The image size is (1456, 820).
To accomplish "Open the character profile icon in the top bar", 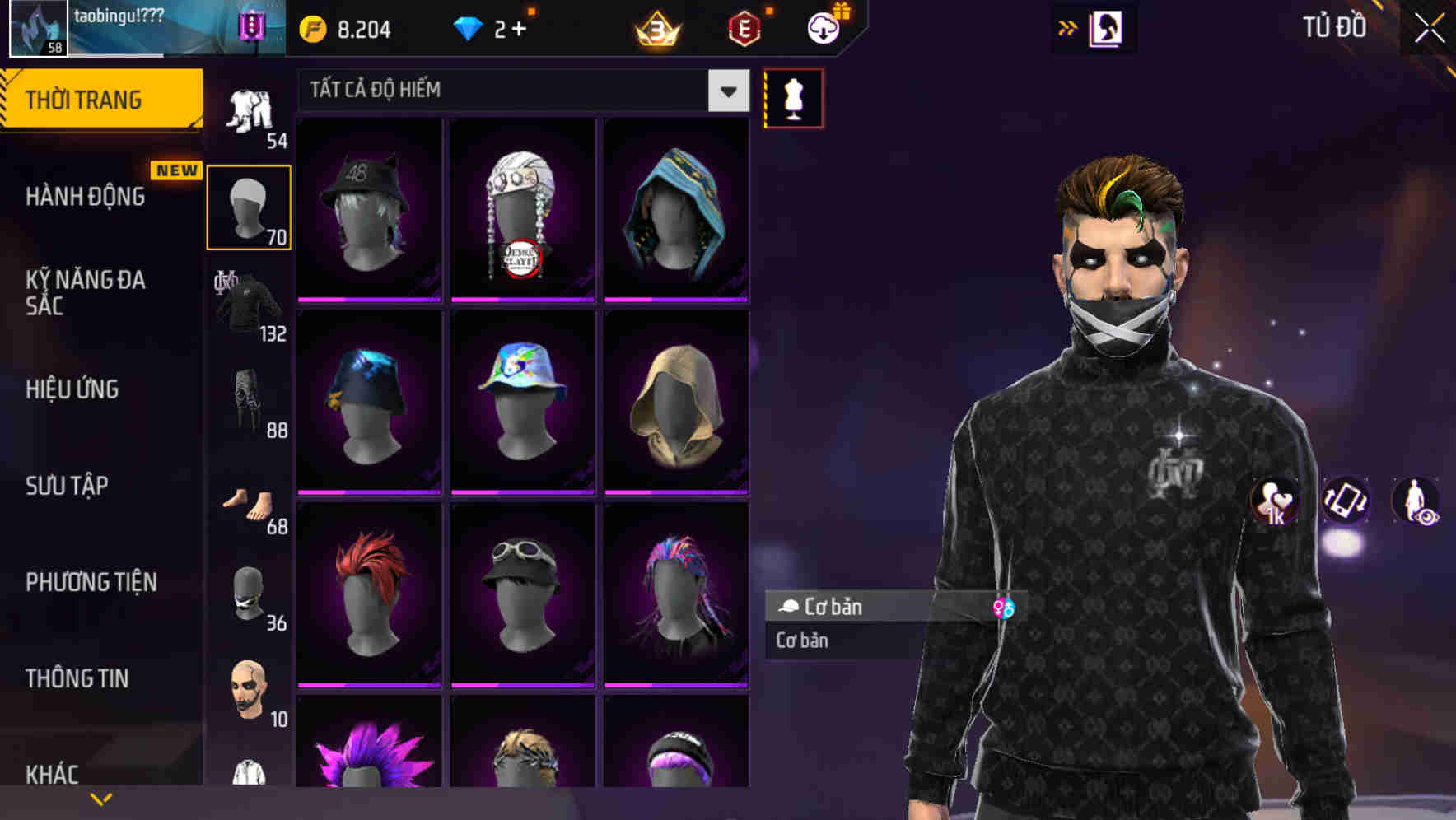I will click(1108, 27).
